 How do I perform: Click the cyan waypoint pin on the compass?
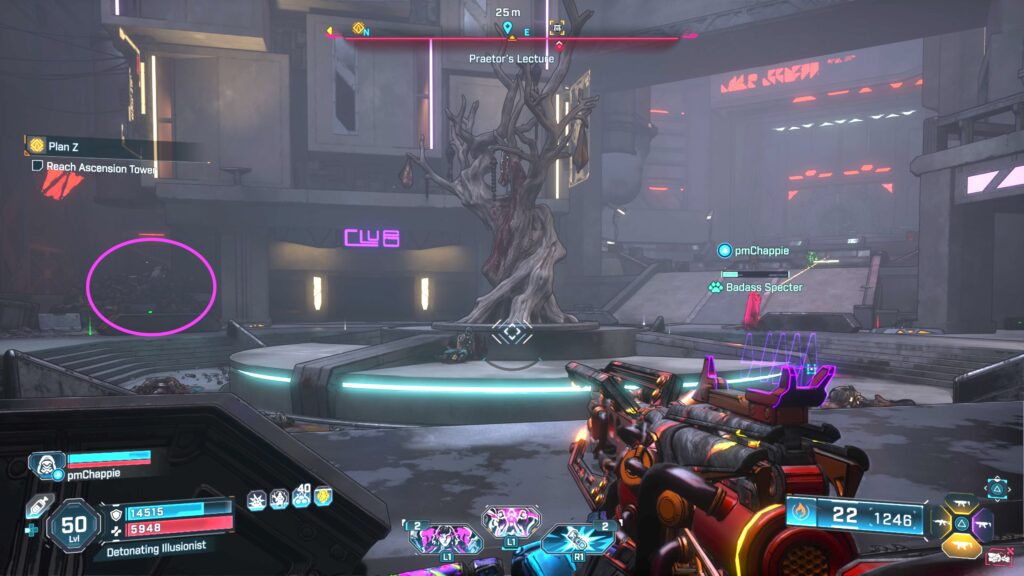point(508,28)
